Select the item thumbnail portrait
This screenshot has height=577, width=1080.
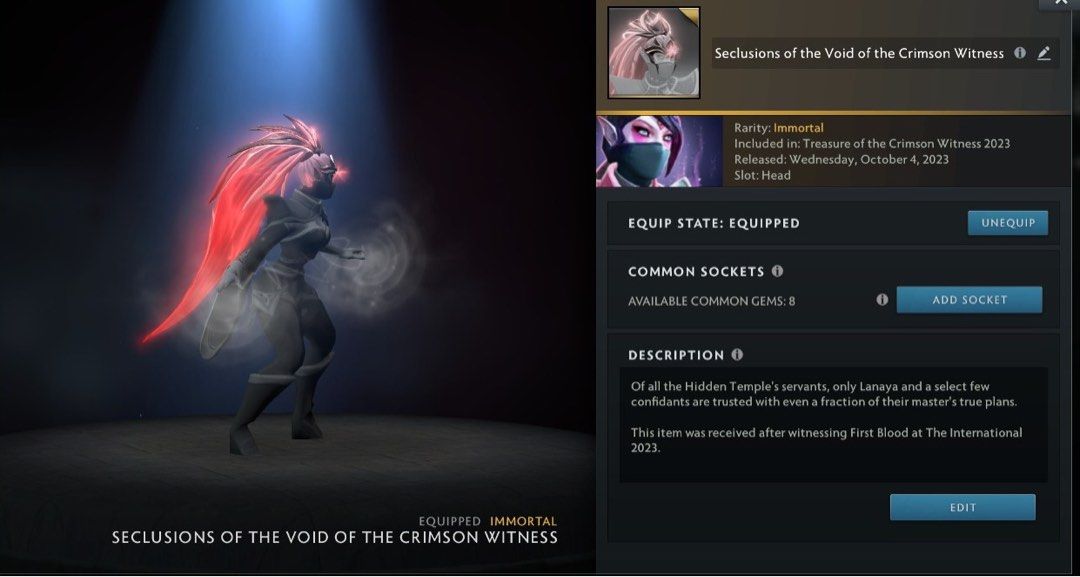pos(653,53)
